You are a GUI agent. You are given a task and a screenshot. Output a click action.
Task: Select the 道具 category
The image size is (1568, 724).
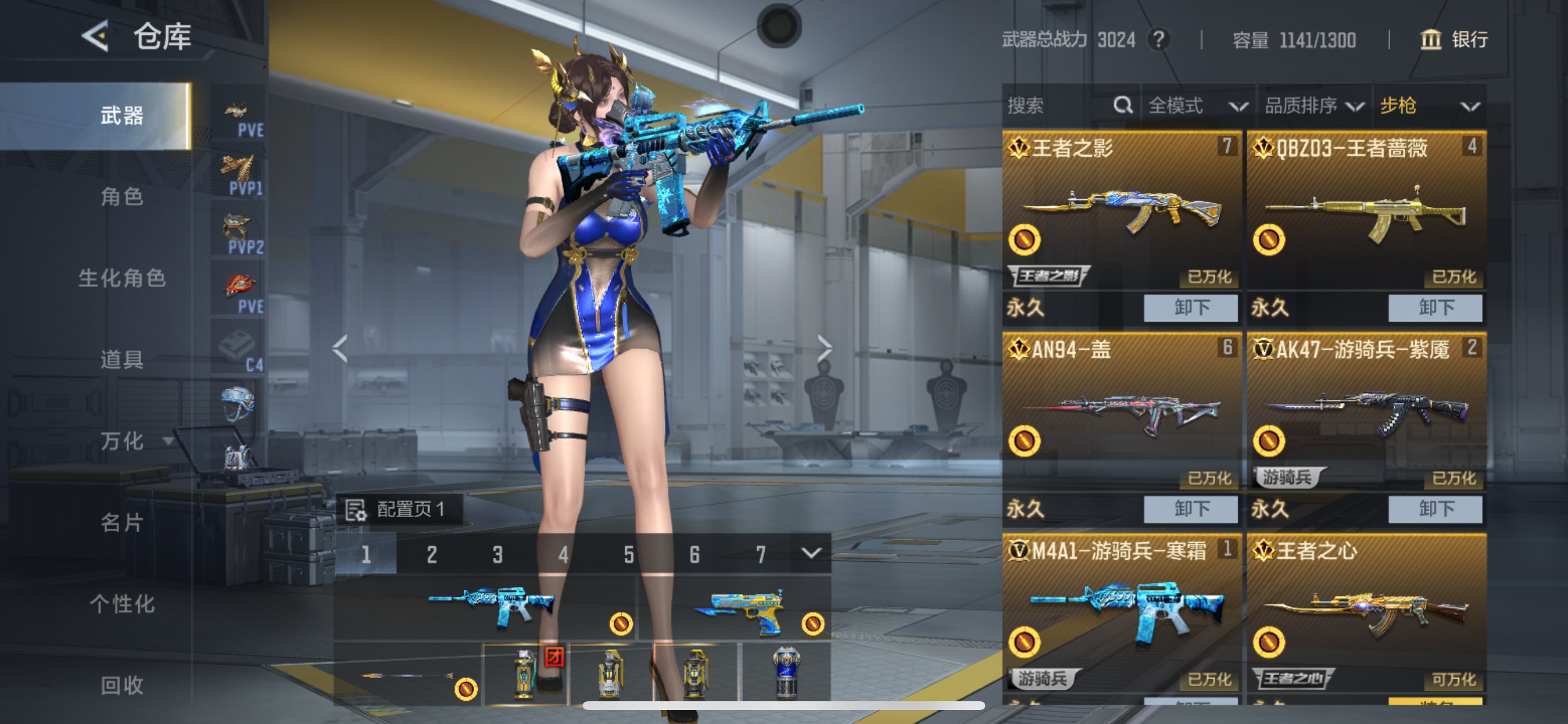click(122, 360)
